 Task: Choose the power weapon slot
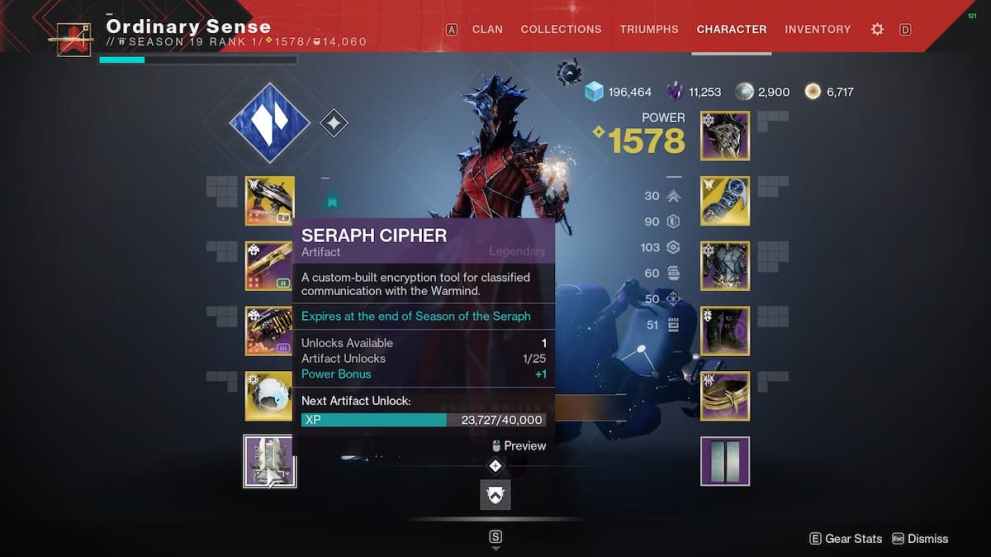click(270, 331)
